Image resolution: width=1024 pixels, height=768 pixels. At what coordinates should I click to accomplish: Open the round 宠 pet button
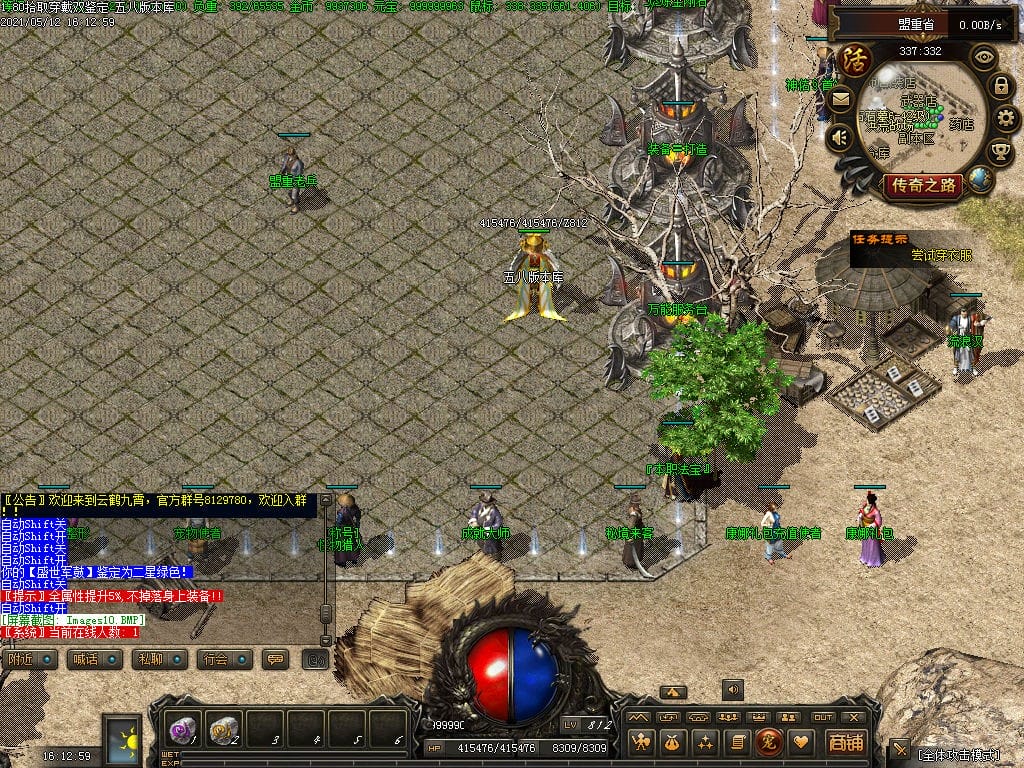(x=769, y=742)
